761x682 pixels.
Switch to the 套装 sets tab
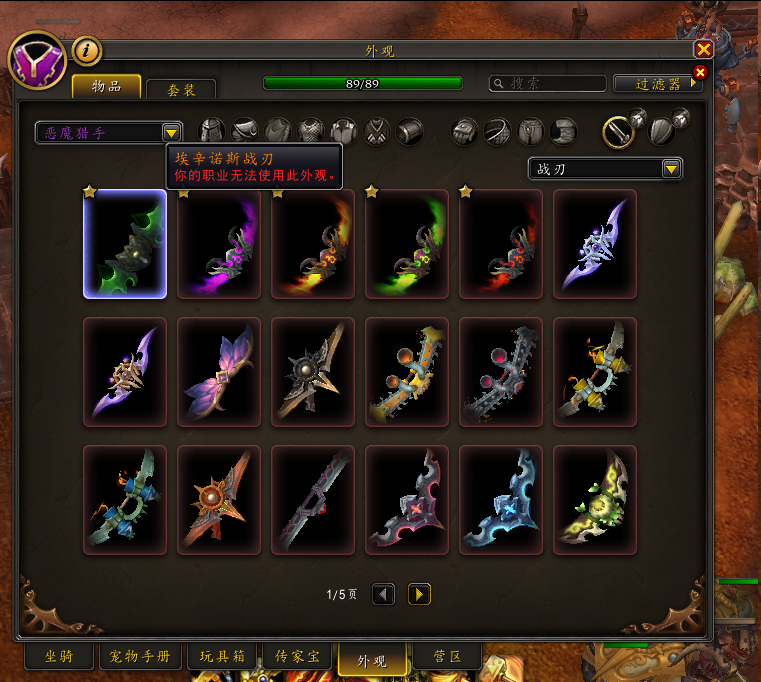tap(181, 89)
